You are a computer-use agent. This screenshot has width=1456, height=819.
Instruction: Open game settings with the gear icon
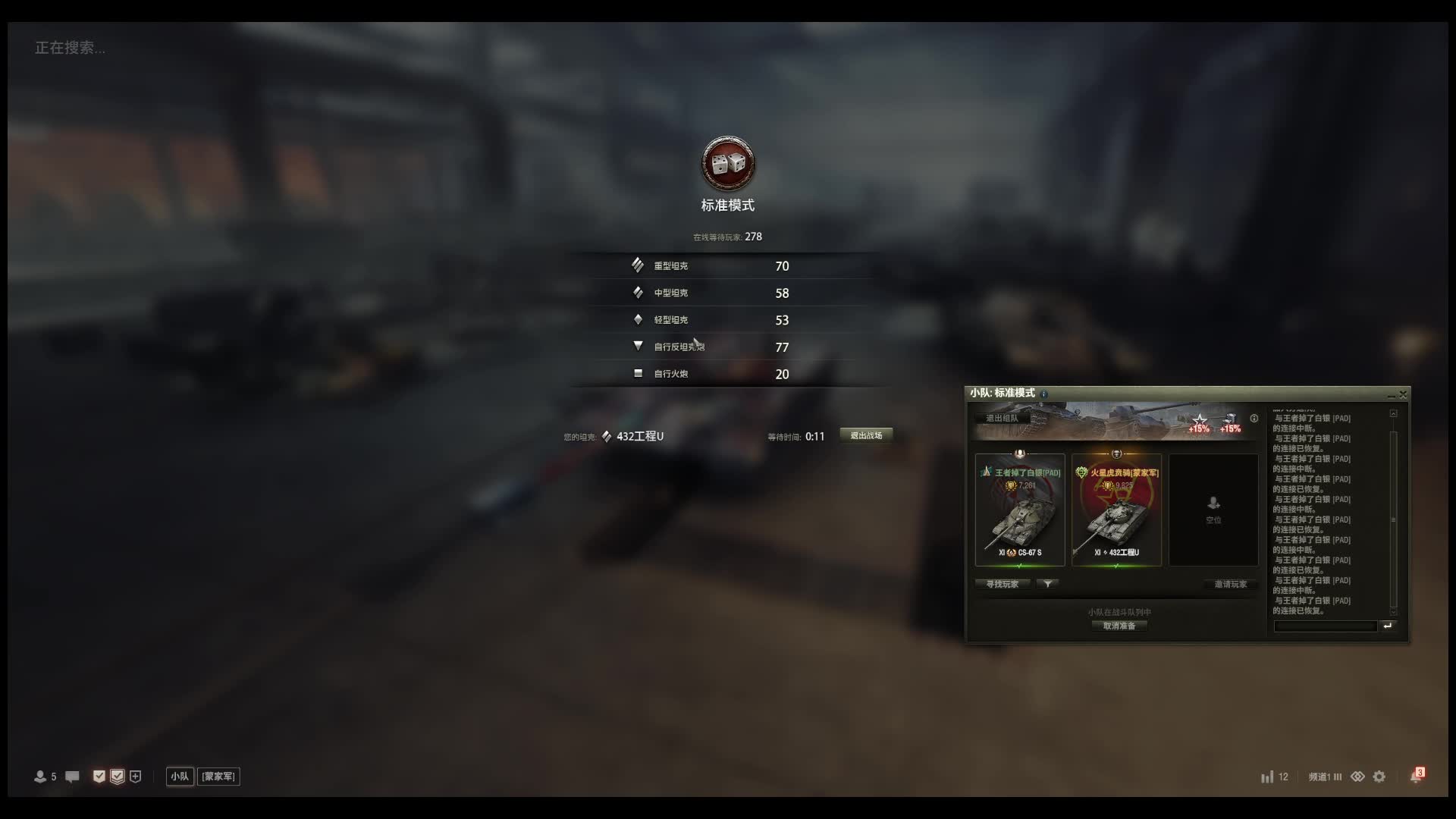[x=1379, y=777]
